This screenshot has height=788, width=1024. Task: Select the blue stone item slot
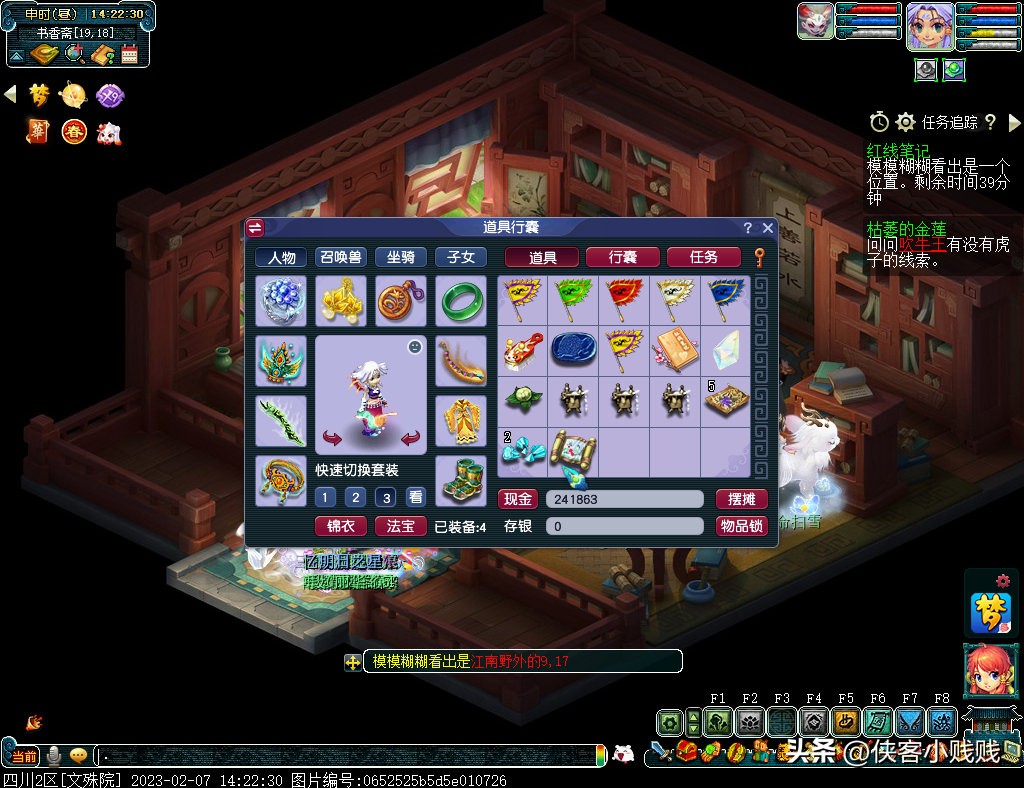coord(574,349)
